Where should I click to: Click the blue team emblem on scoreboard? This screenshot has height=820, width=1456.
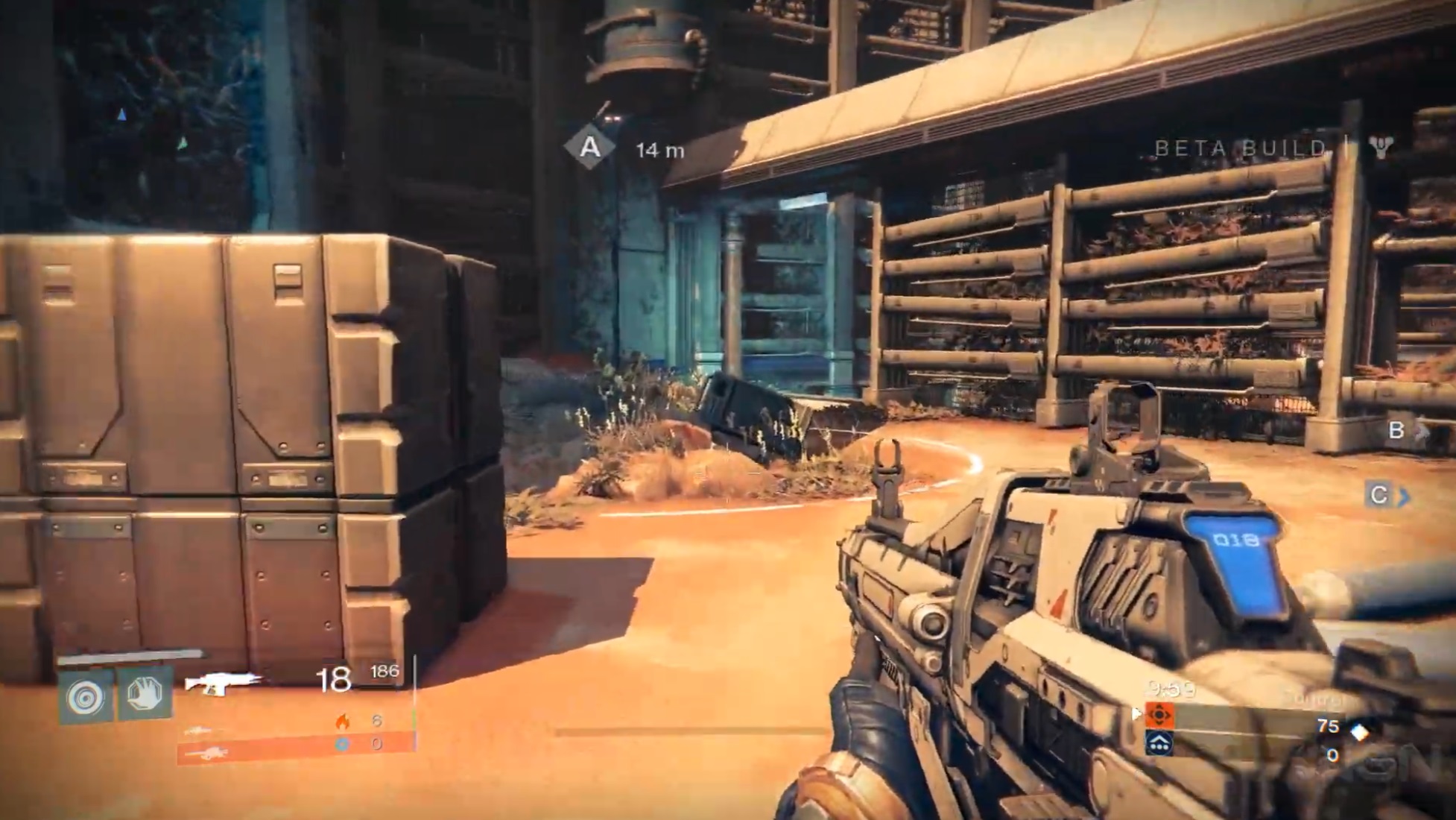pyautogui.click(x=1159, y=743)
